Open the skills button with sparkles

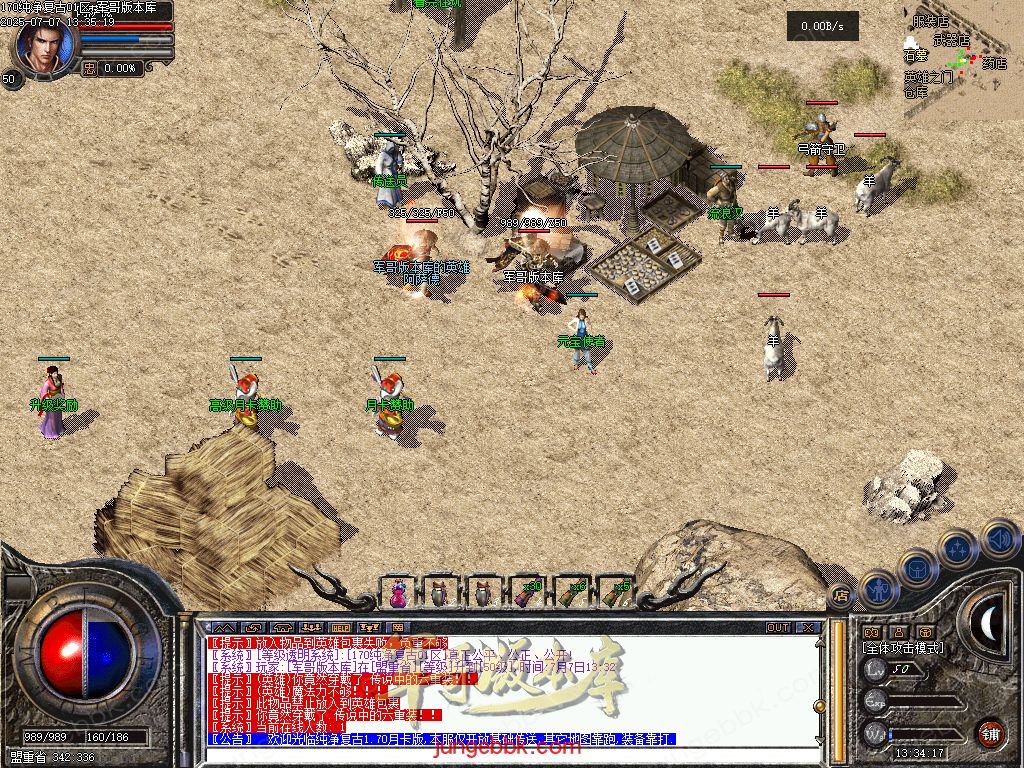(958, 549)
